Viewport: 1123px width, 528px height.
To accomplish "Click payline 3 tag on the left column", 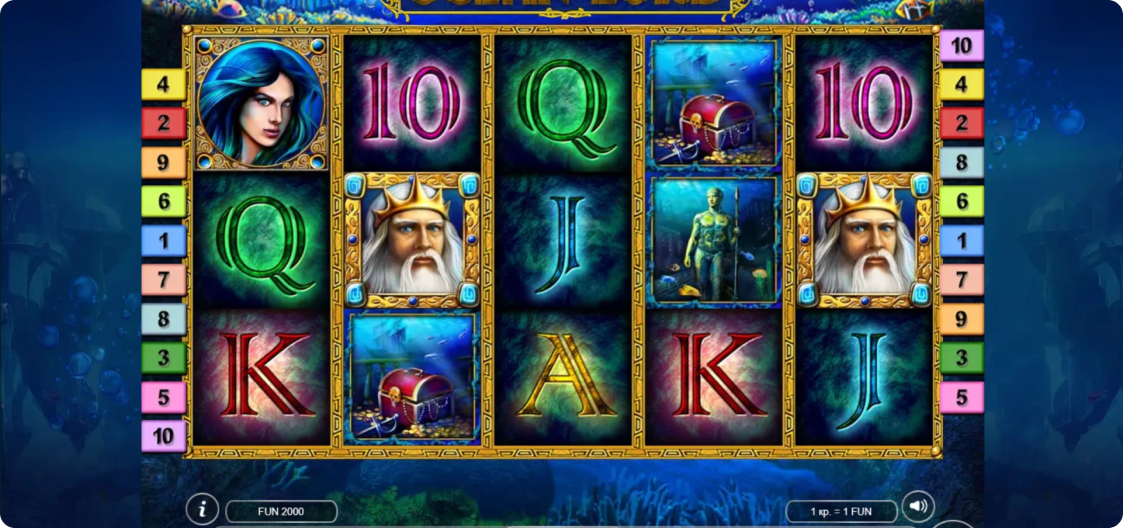I will click(x=163, y=358).
